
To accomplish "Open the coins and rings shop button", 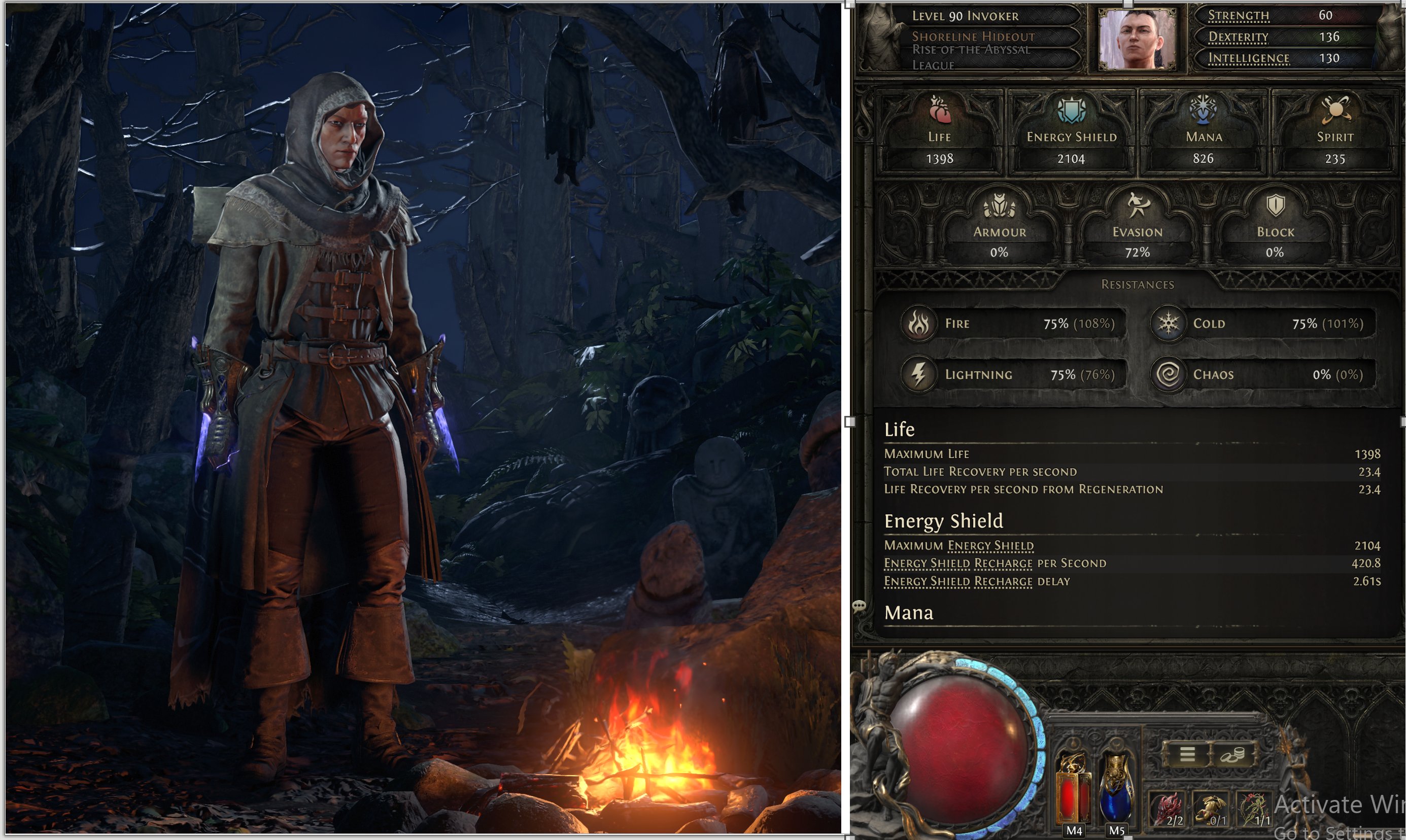I will coord(1231,754).
